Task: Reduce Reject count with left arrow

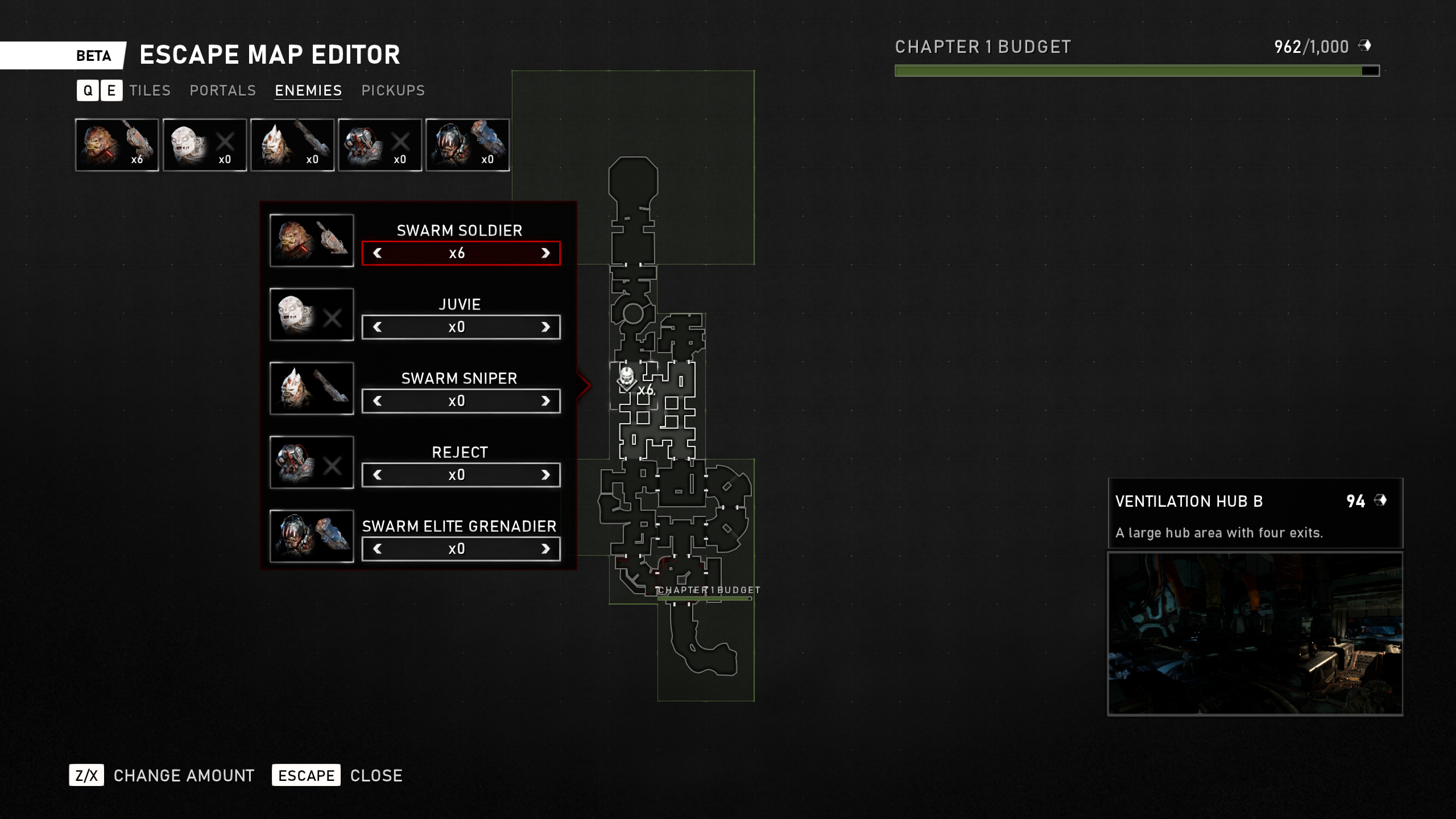Action: (x=378, y=475)
